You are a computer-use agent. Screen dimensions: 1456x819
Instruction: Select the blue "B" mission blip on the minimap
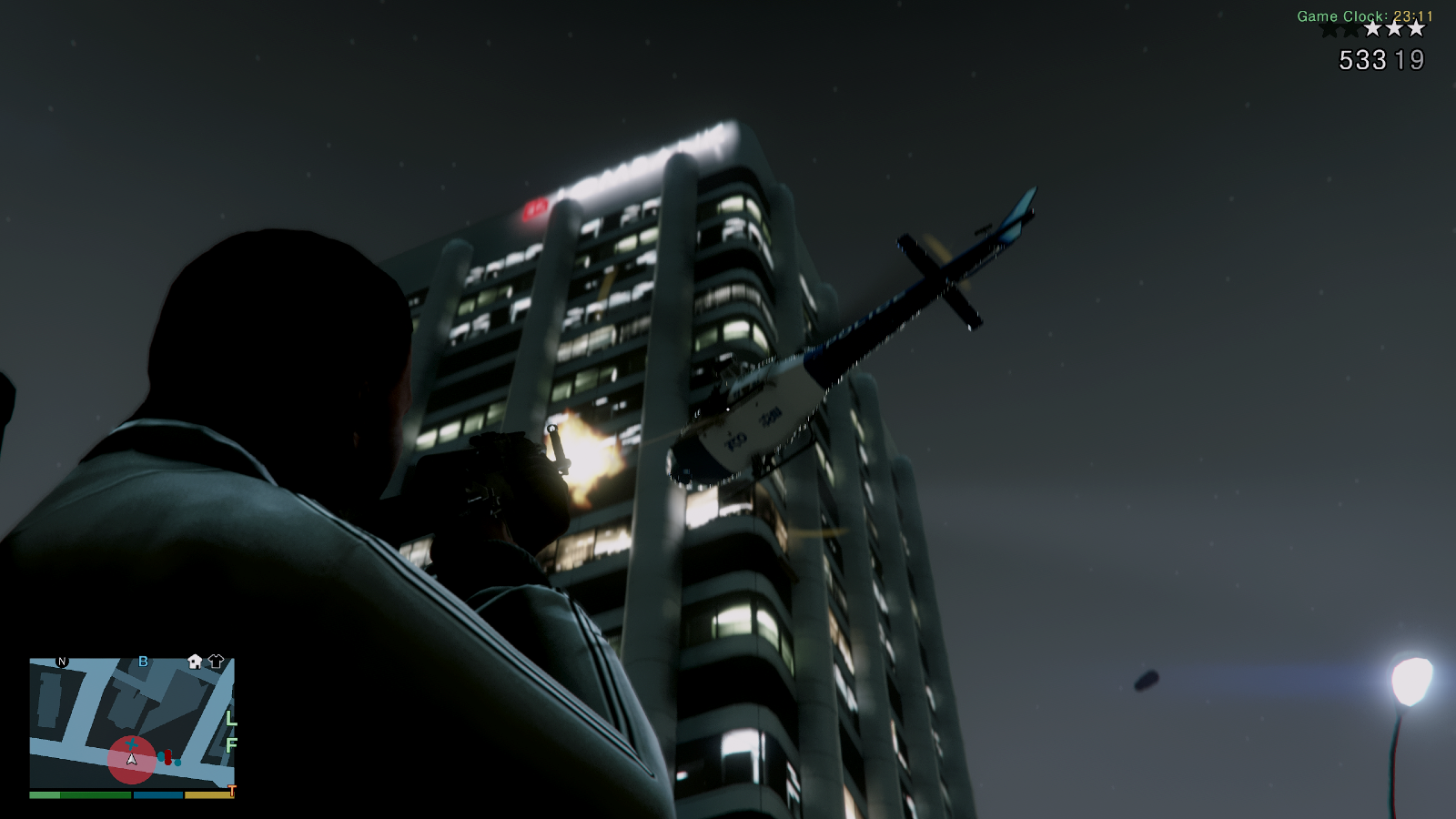pos(143,662)
